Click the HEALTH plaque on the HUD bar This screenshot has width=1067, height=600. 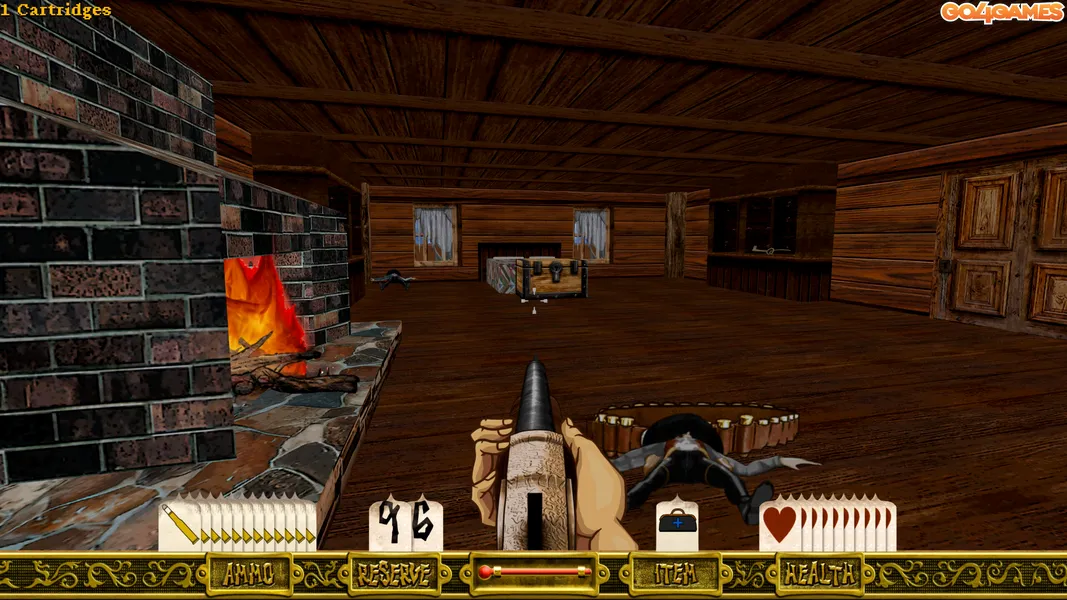(820, 574)
